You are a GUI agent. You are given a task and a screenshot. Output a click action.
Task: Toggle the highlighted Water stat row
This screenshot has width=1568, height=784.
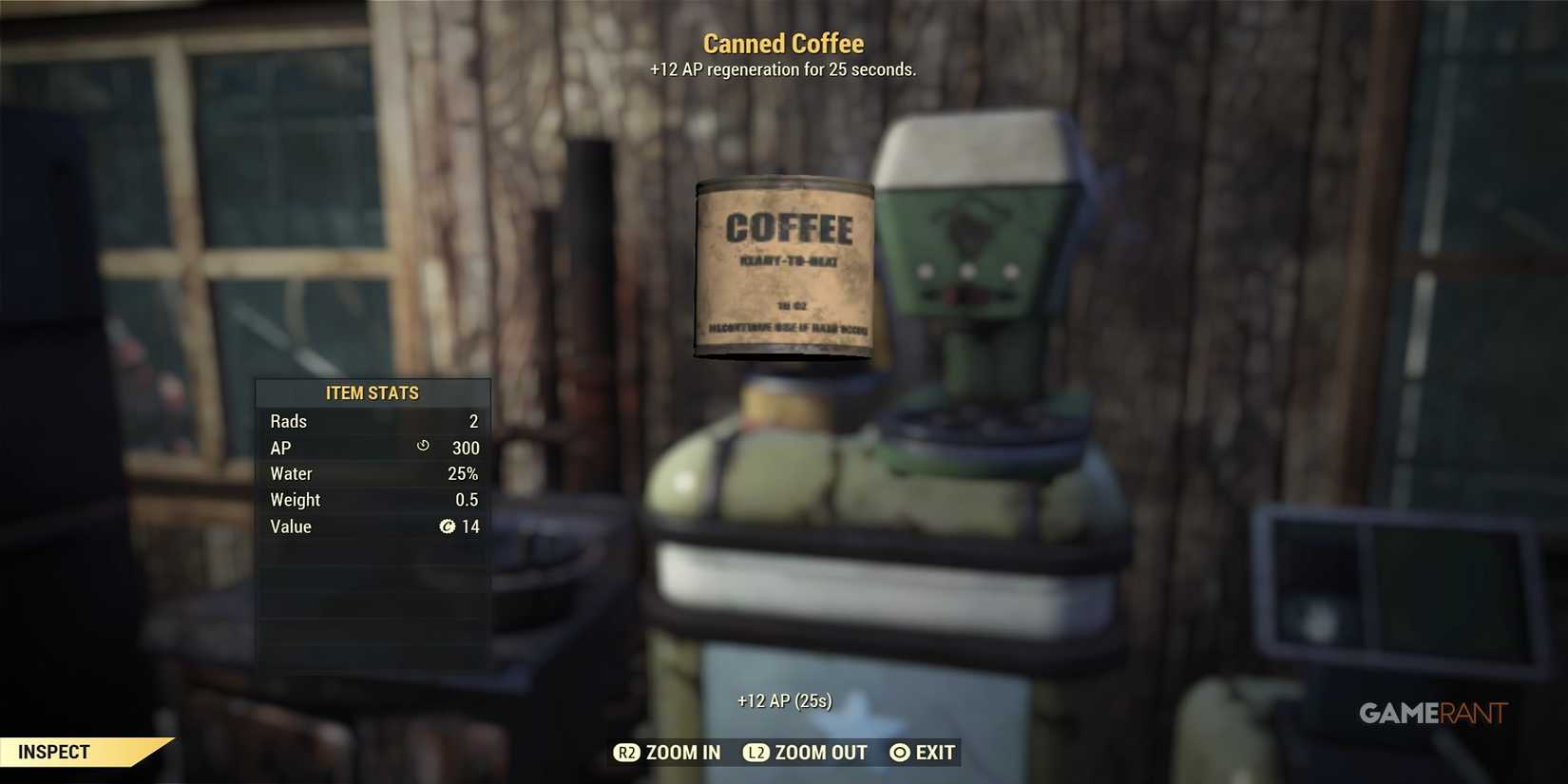pyautogui.click(x=373, y=472)
